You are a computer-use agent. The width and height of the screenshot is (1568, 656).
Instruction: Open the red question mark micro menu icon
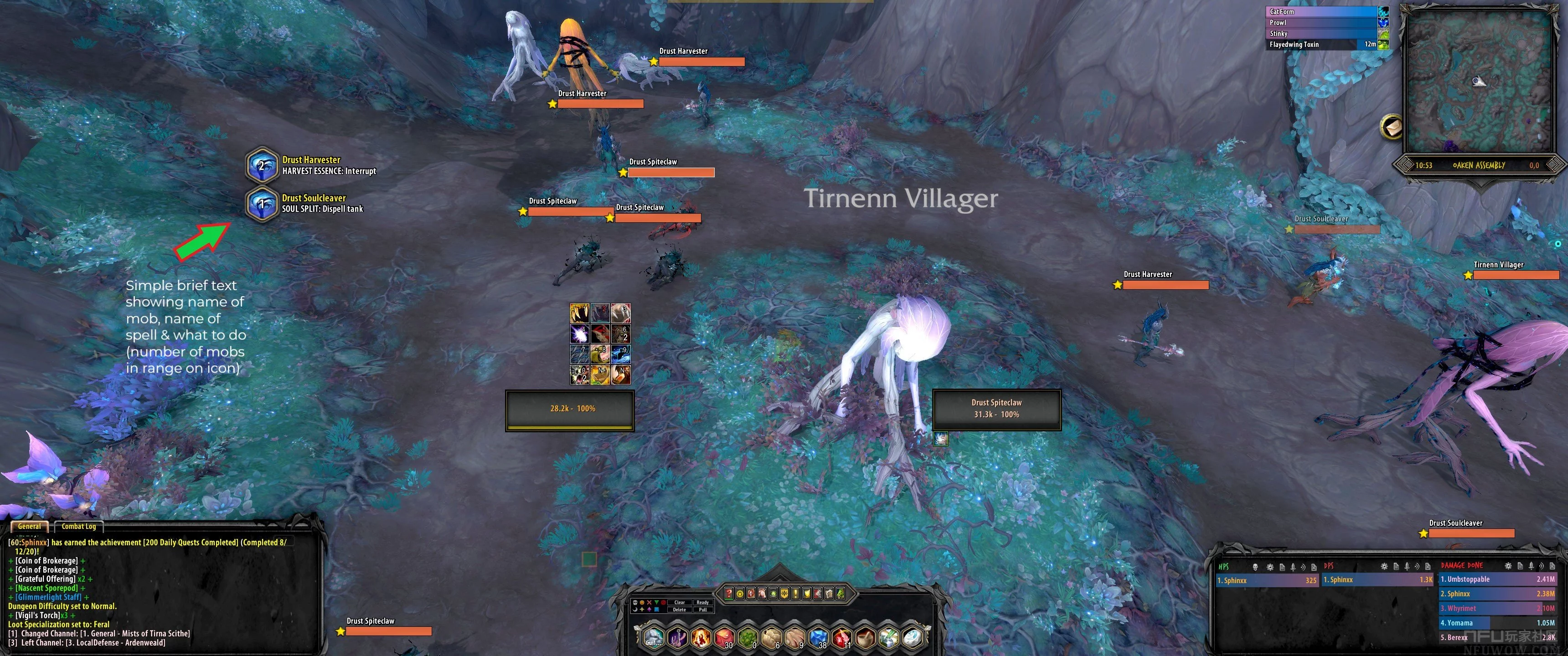click(x=728, y=593)
